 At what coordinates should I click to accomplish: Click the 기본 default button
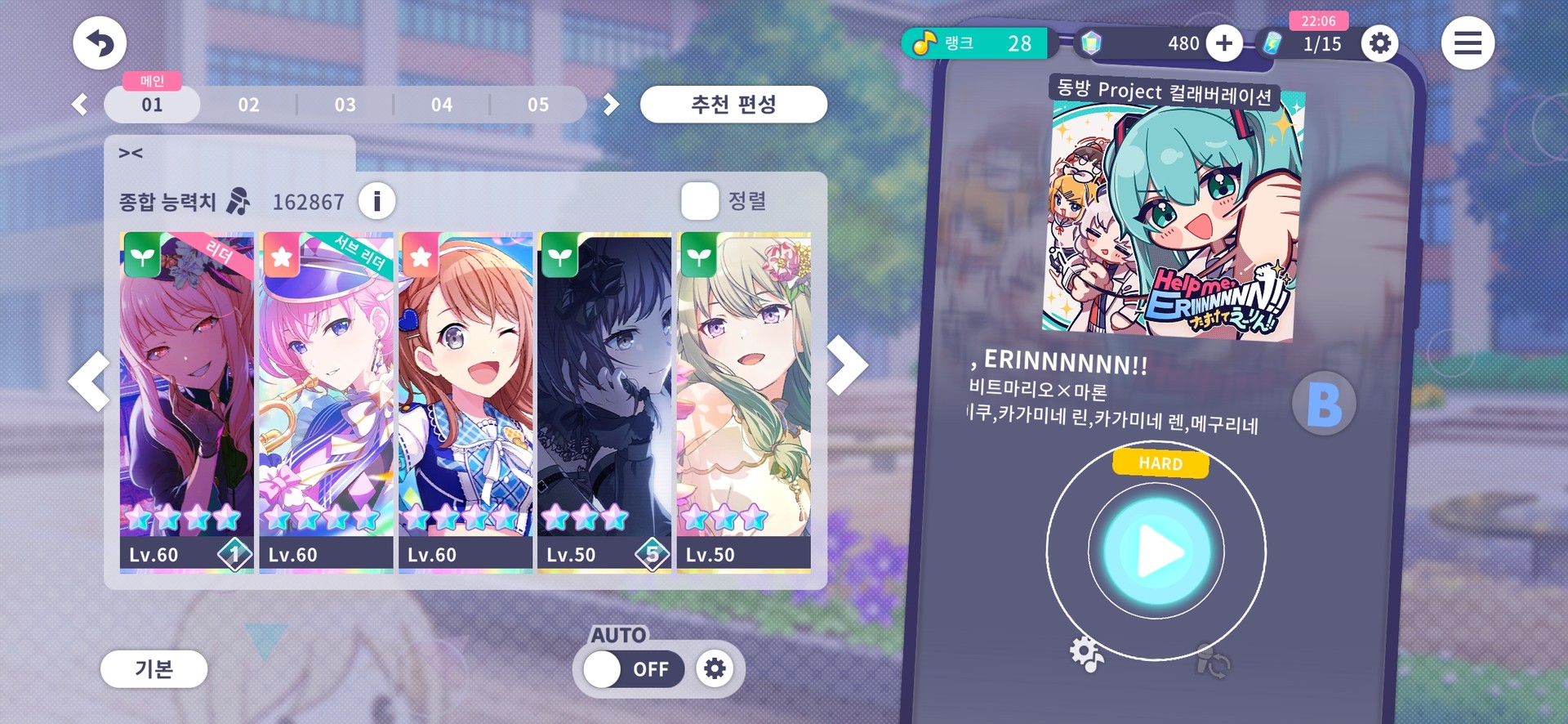(x=154, y=669)
